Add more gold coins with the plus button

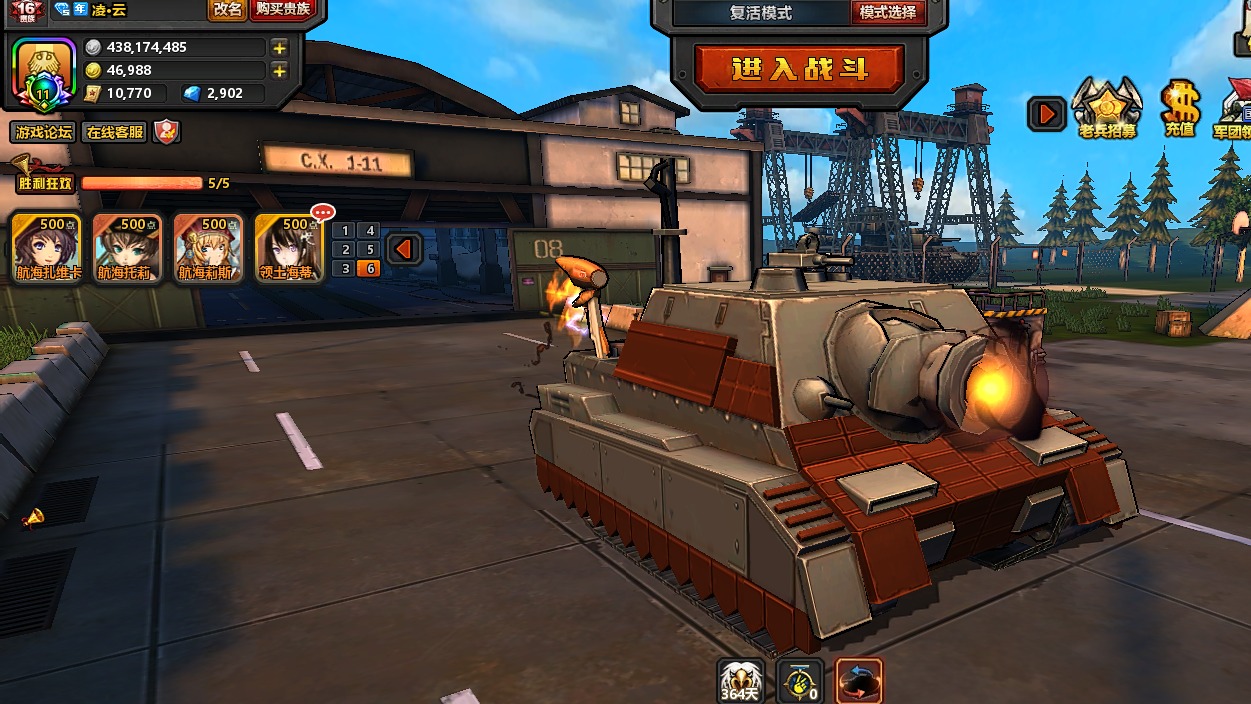tap(279, 70)
